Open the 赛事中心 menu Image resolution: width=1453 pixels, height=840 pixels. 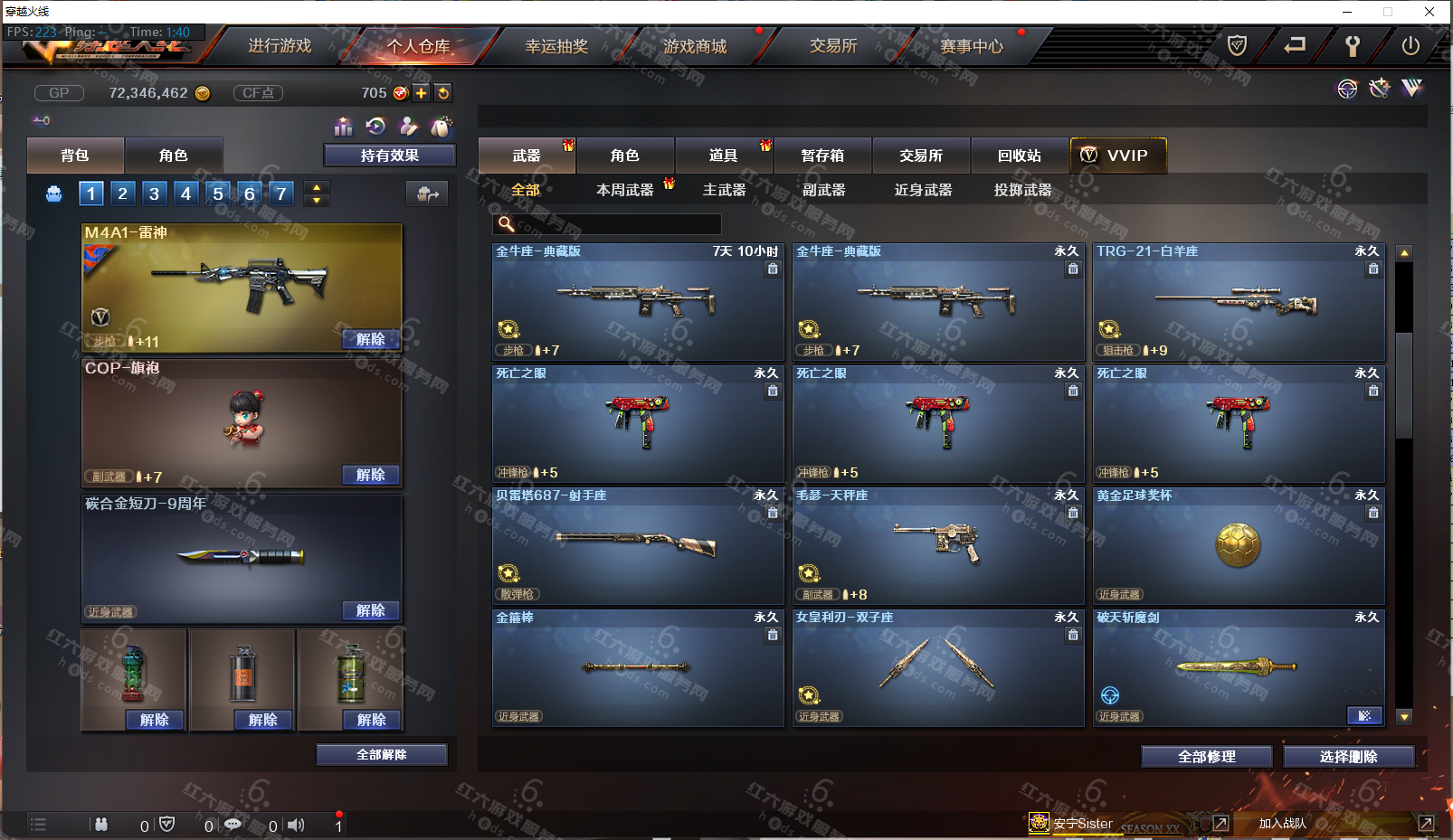[972, 46]
